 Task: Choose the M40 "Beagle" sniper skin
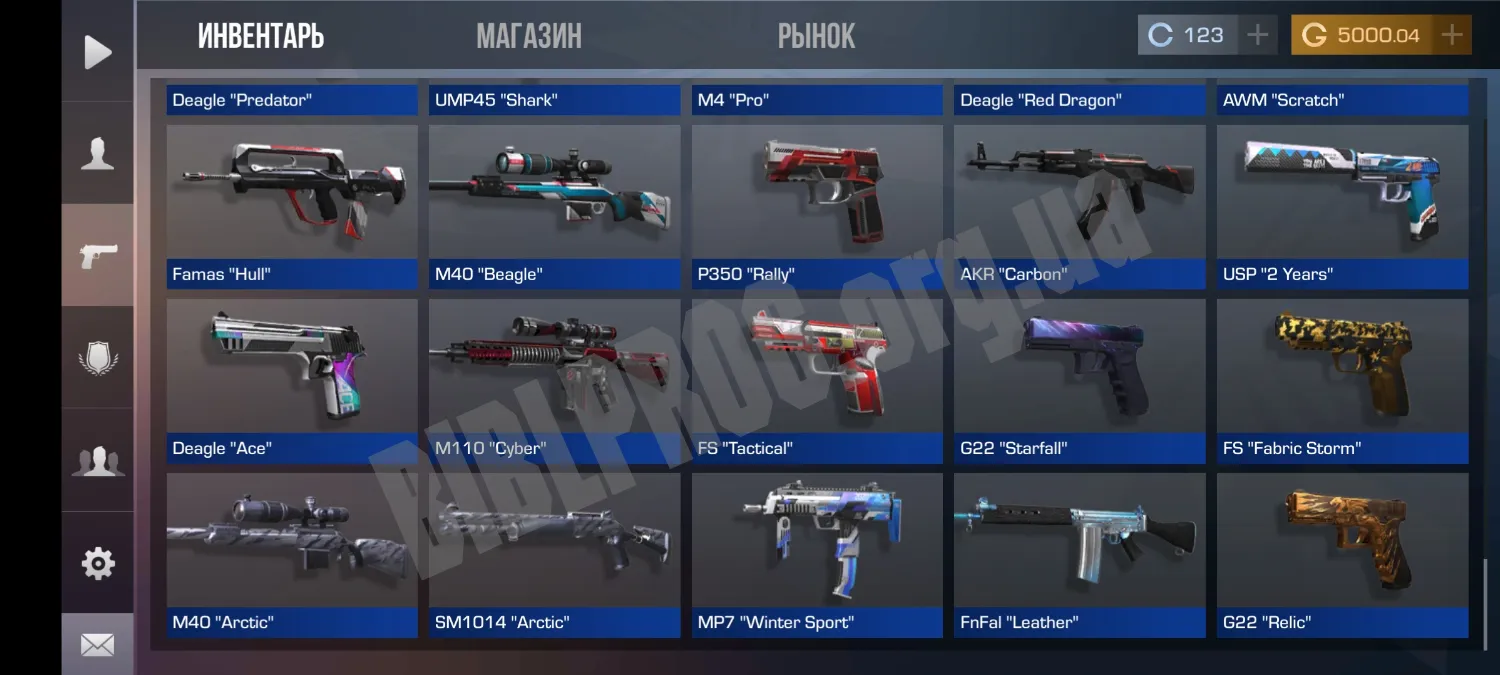[x=554, y=206]
